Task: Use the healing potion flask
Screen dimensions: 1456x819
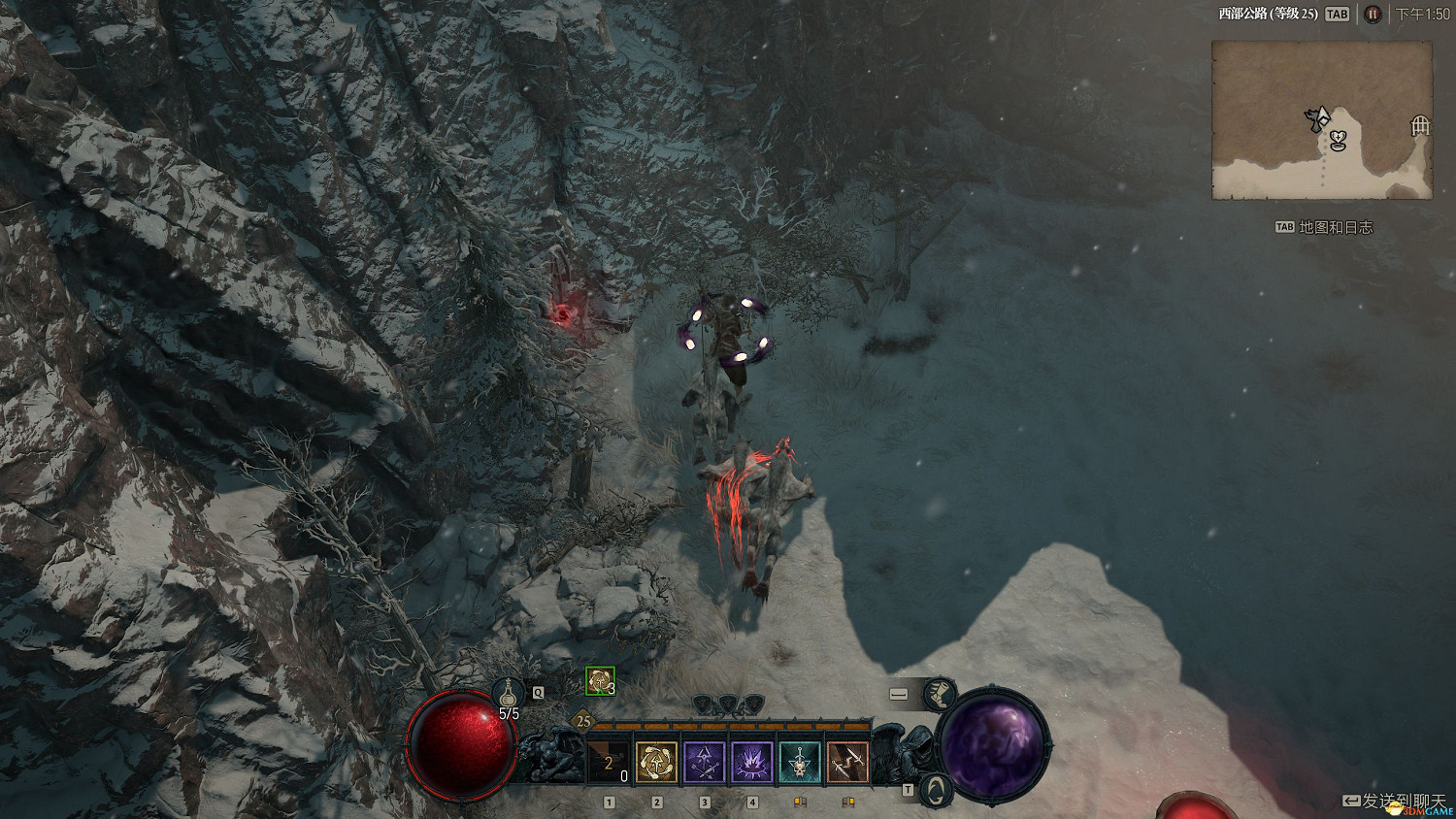Action: (508, 694)
